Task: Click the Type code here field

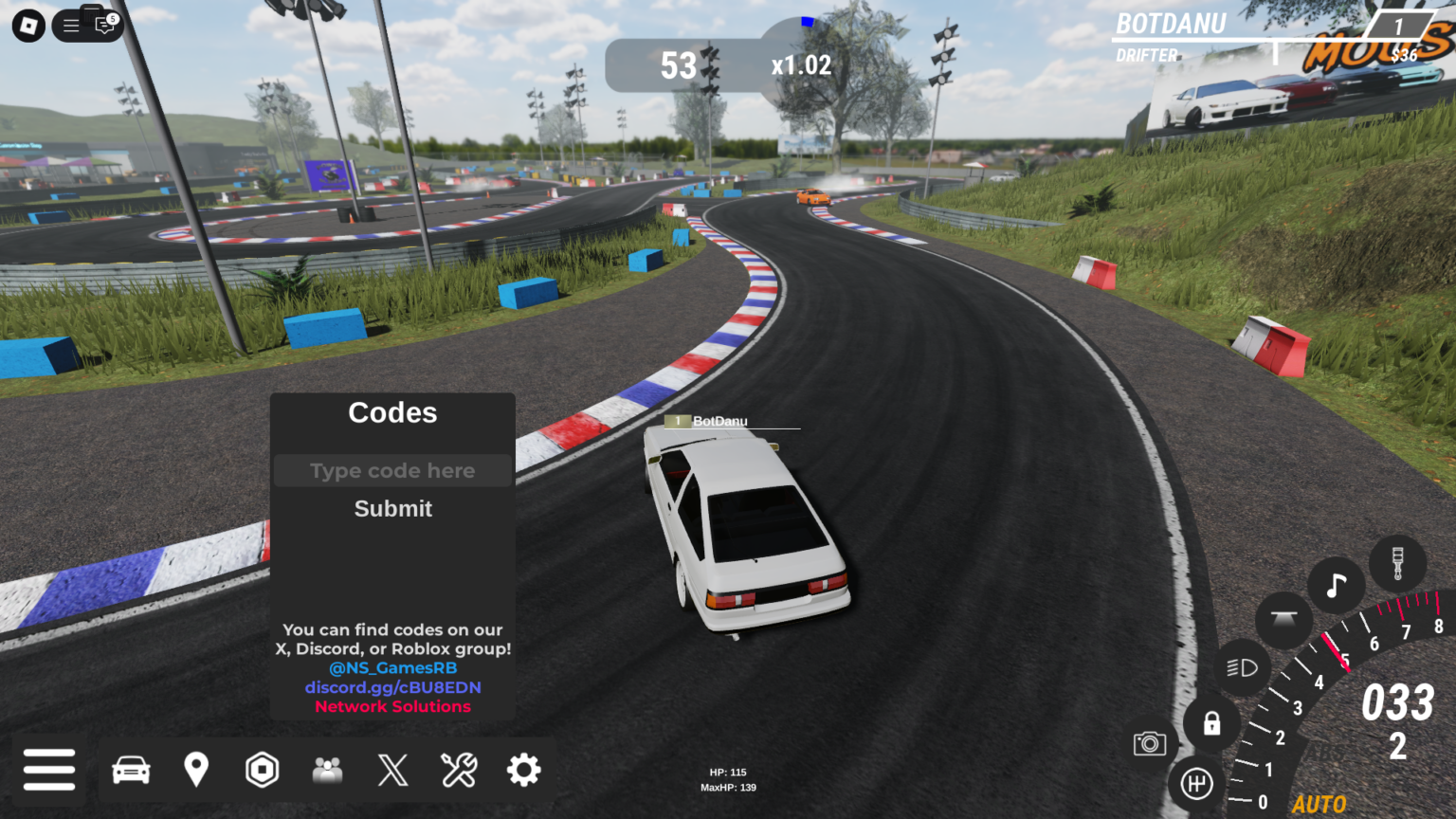Action: pos(392,470)
